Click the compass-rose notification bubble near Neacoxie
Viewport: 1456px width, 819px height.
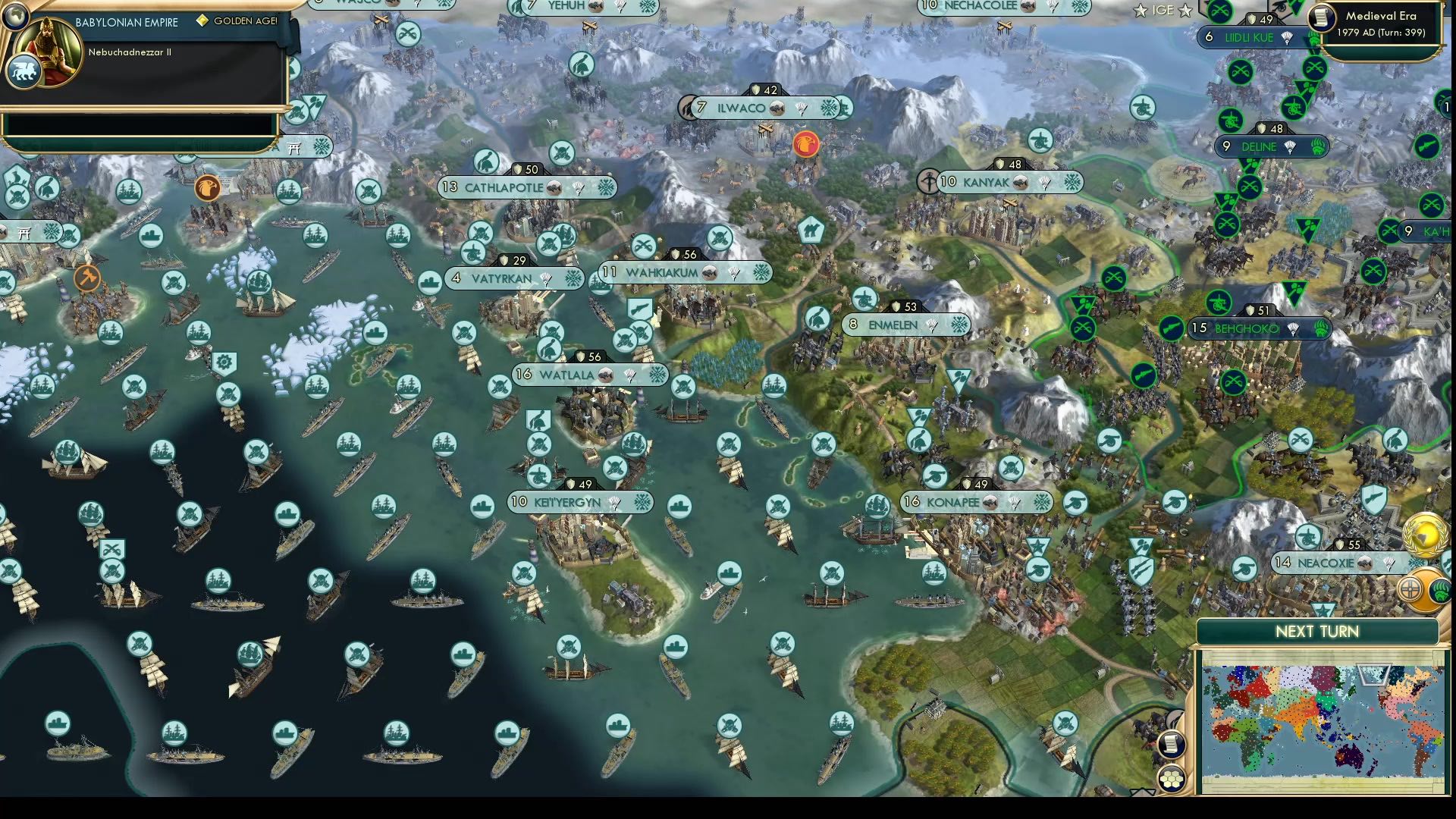1410,589
